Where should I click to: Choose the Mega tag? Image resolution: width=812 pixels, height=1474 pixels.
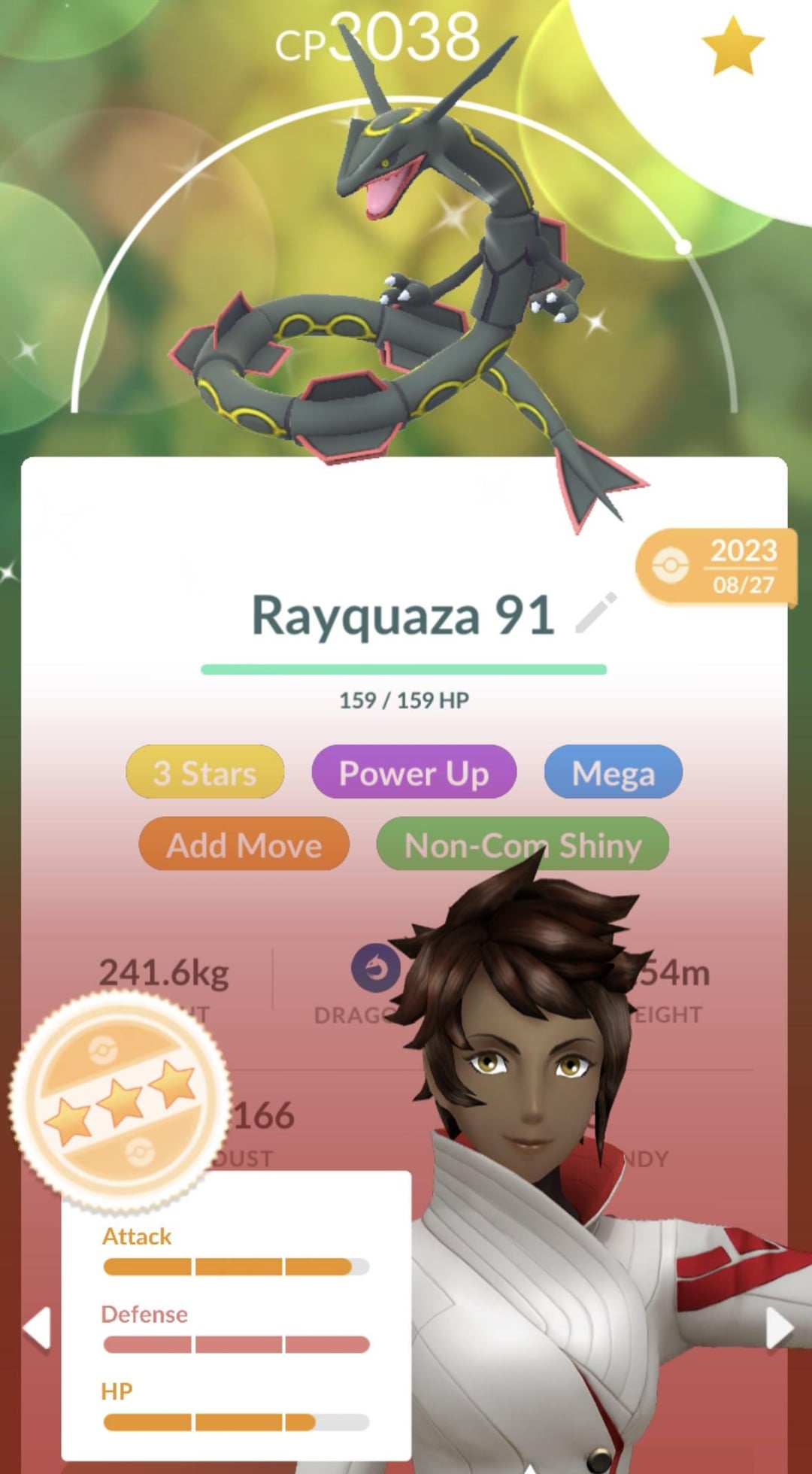(x=613, y=772)
